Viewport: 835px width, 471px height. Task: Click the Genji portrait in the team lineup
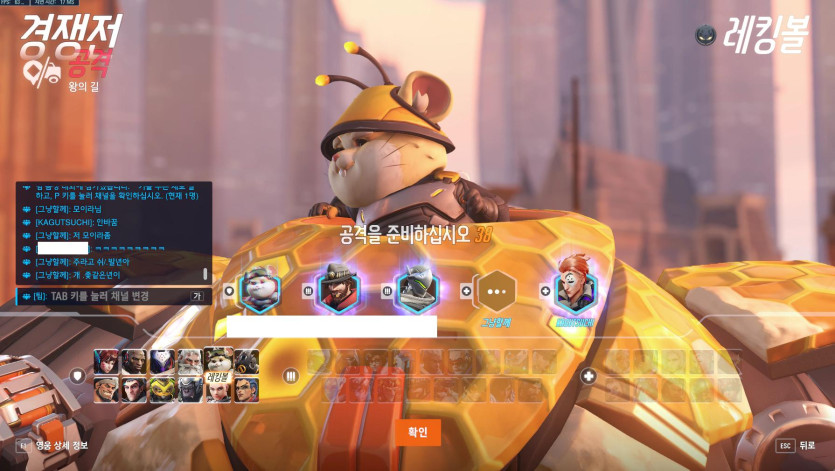tap(416, 290)
